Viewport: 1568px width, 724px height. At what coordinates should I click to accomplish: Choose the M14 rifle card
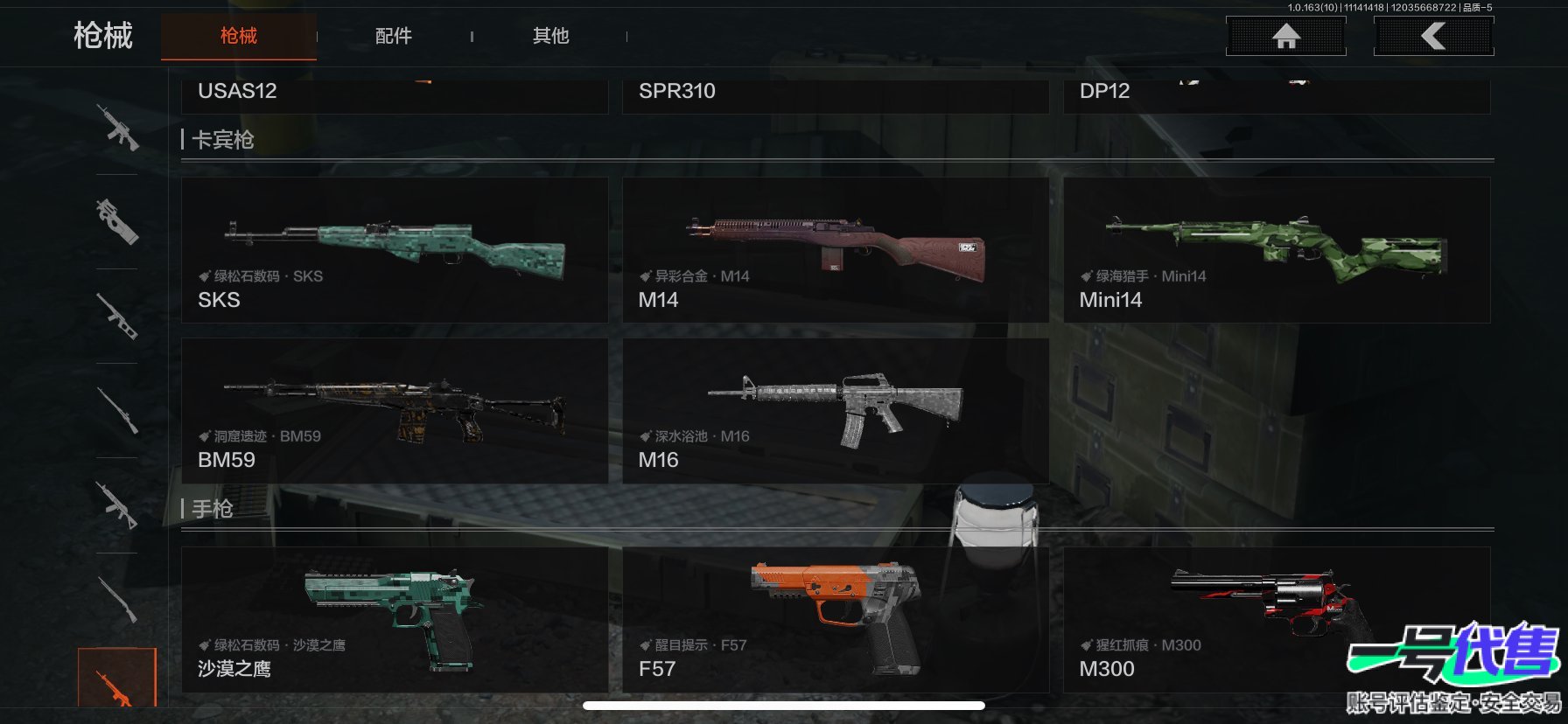[835, 250]
